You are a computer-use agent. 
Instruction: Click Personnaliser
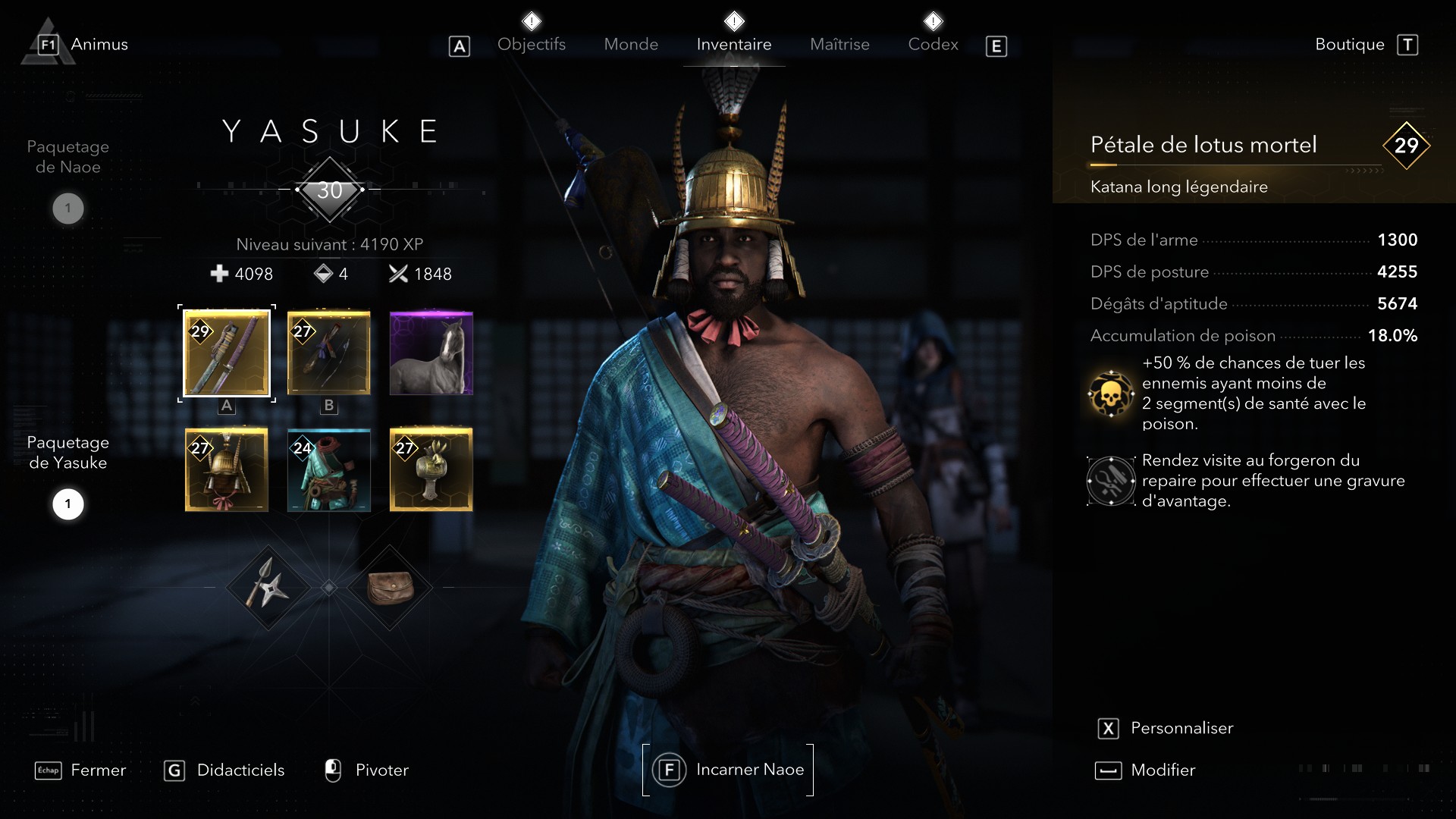click(x=1181, y=728)
